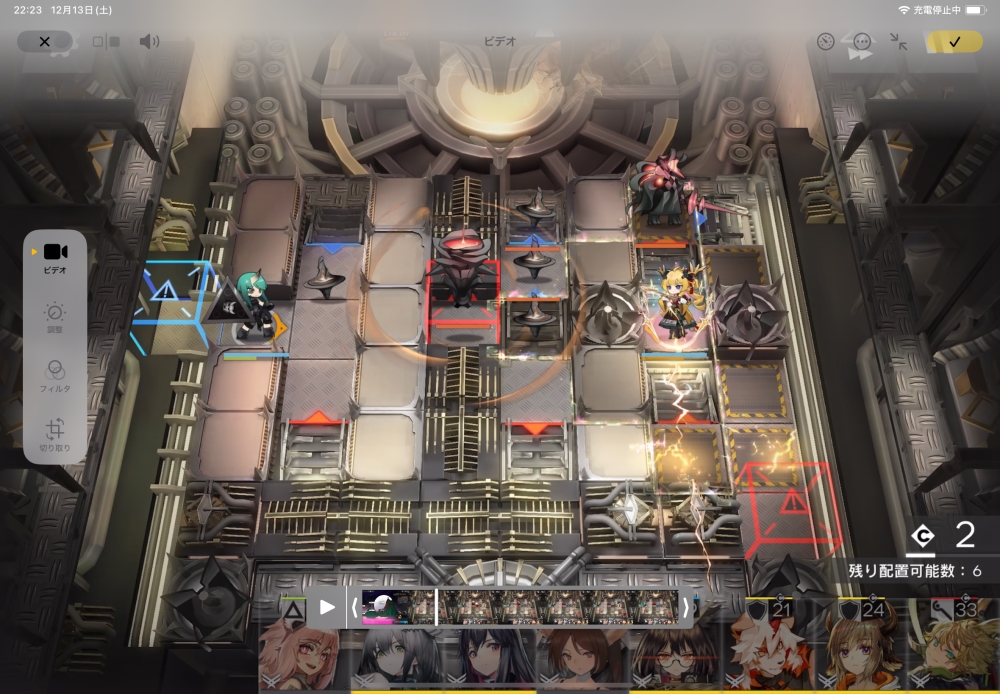Play the video in the editor
Viewport: 1000px width, 694px height.
(327, 607)
